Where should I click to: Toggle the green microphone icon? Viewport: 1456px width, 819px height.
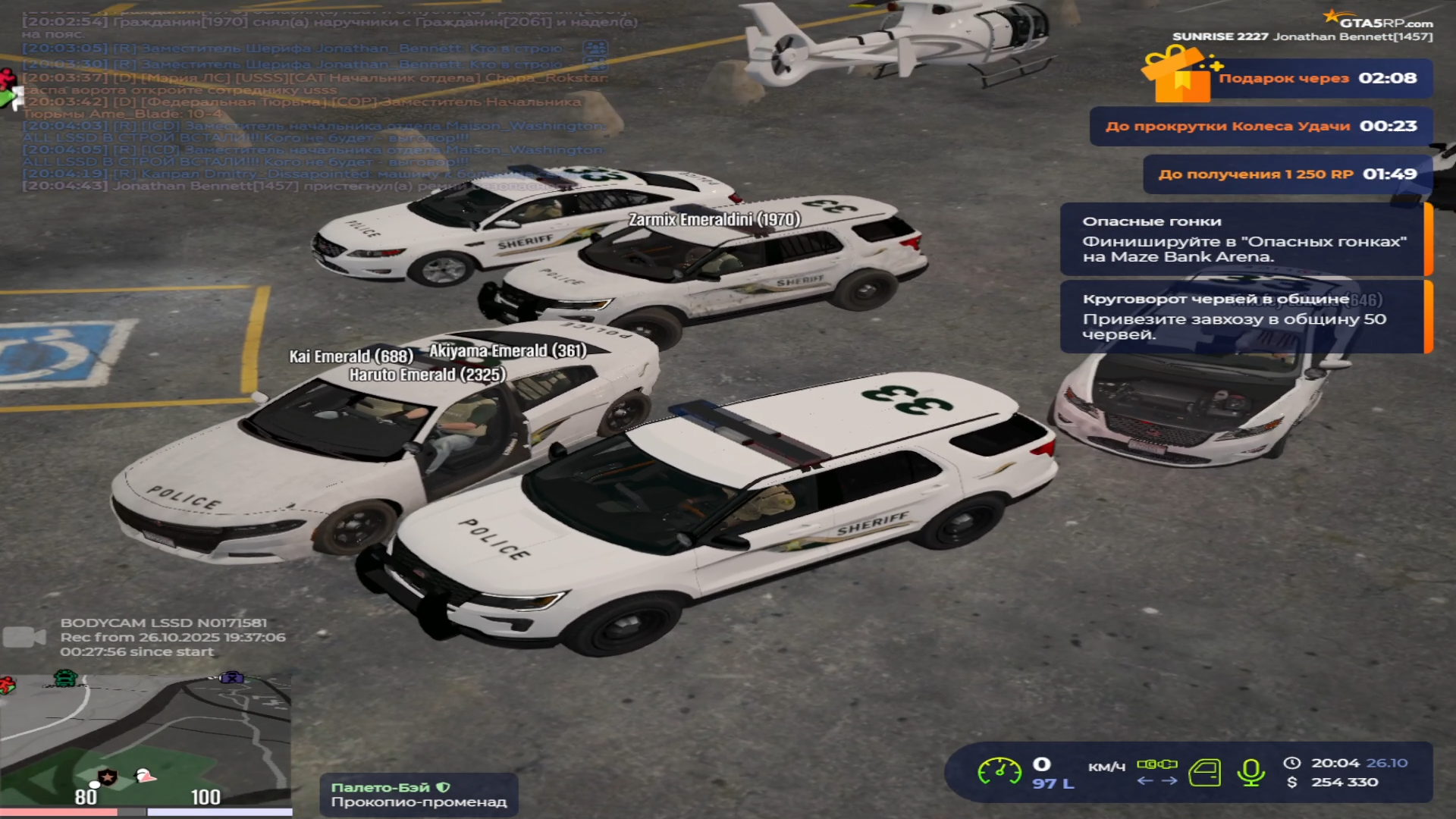tap(1250, 773)
